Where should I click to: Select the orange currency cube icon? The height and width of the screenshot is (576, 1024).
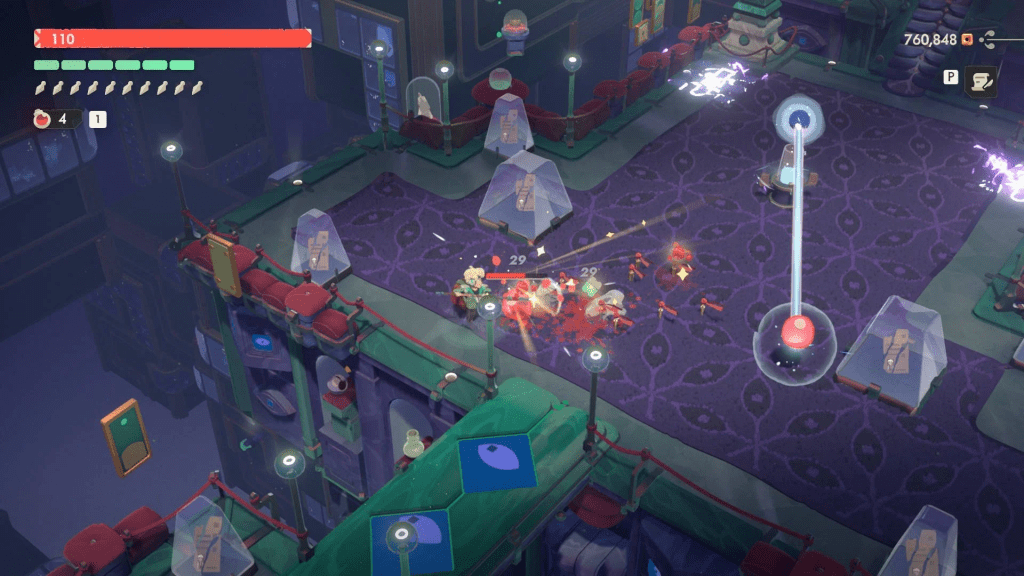point(967,40)
